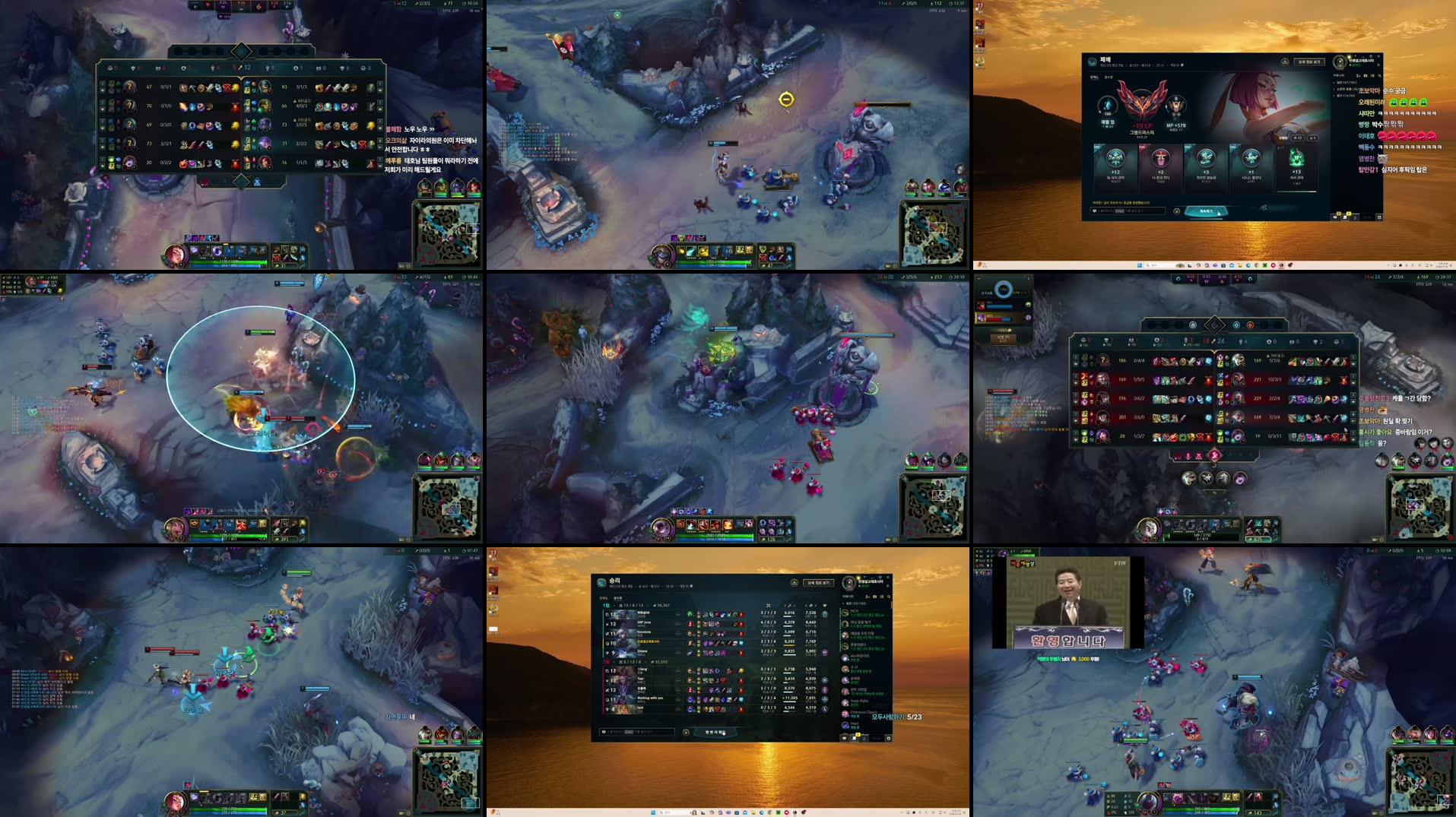
Task: Toggle honor heart for a teammate in the scoreboard
Action: (x=825, y=614)
